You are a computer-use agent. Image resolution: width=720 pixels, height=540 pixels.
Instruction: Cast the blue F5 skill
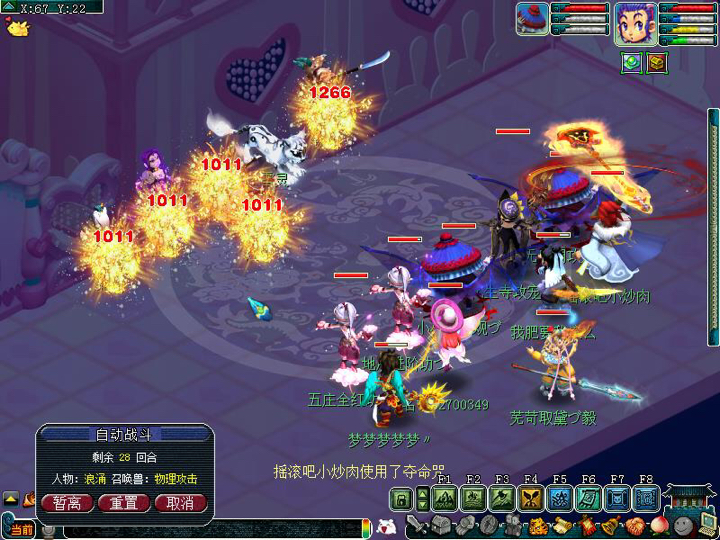[x=561, y=498]
